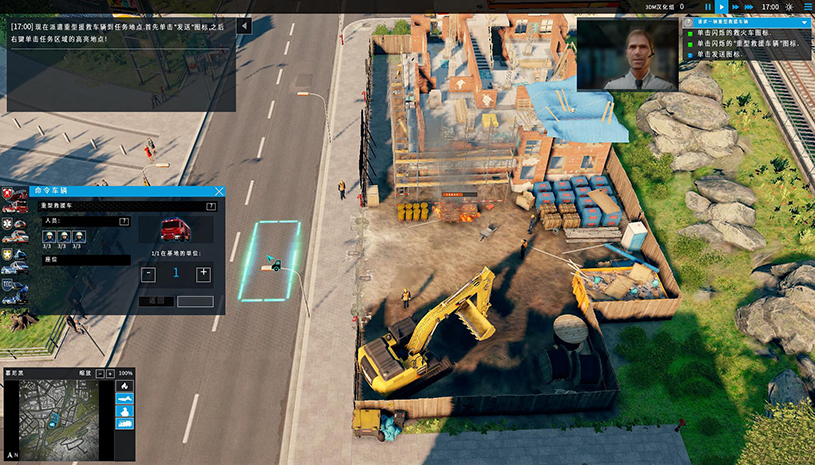Click the dark back button beside send
The image size is (815, 465).
155,301
